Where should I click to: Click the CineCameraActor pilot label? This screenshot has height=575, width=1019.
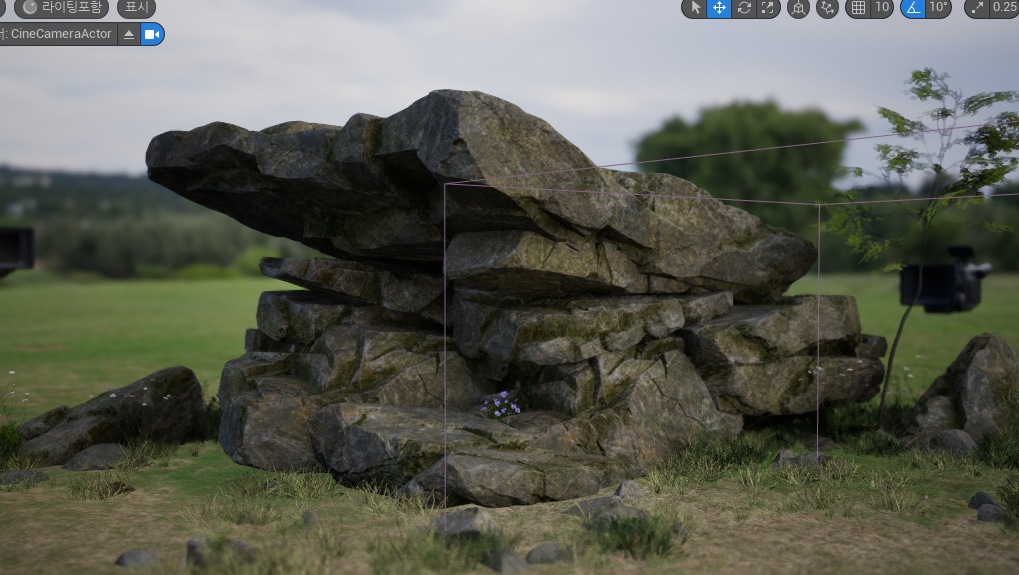[x=60, y=34]
